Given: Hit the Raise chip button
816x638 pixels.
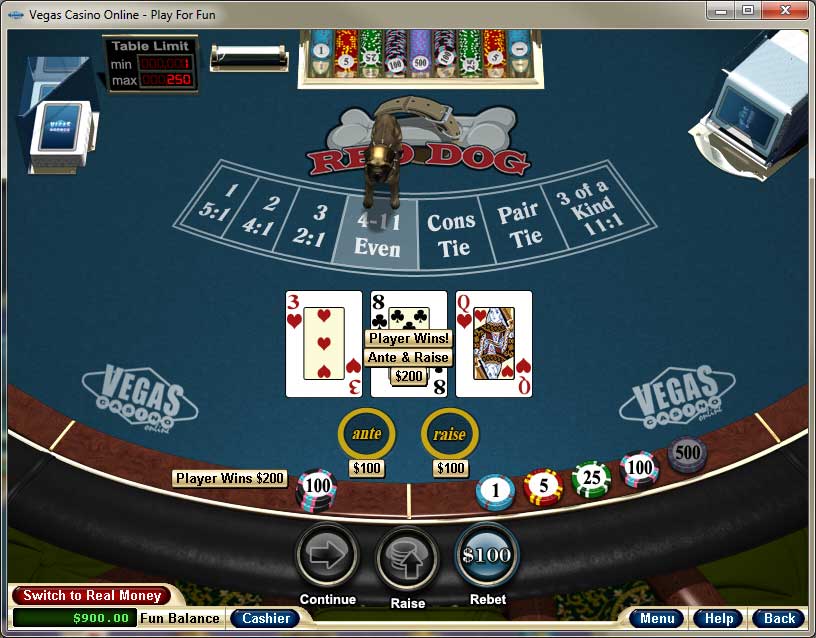Looking at the screenshot, I should 407,557.
